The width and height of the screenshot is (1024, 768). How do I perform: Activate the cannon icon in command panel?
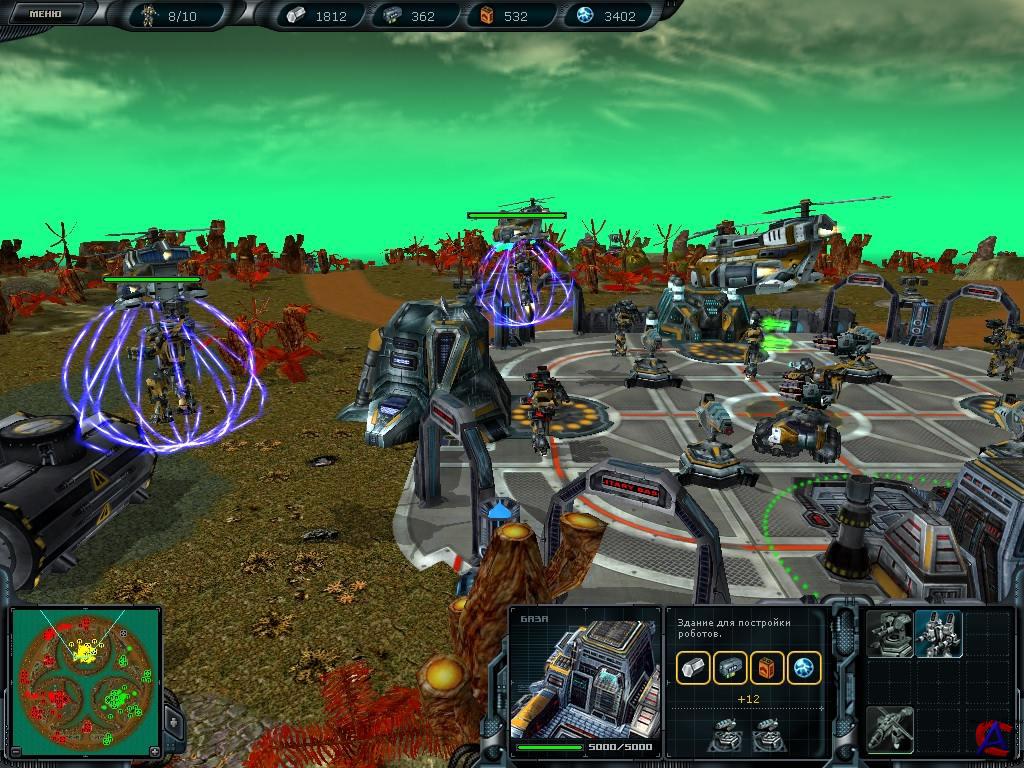(x=889, y=728)
